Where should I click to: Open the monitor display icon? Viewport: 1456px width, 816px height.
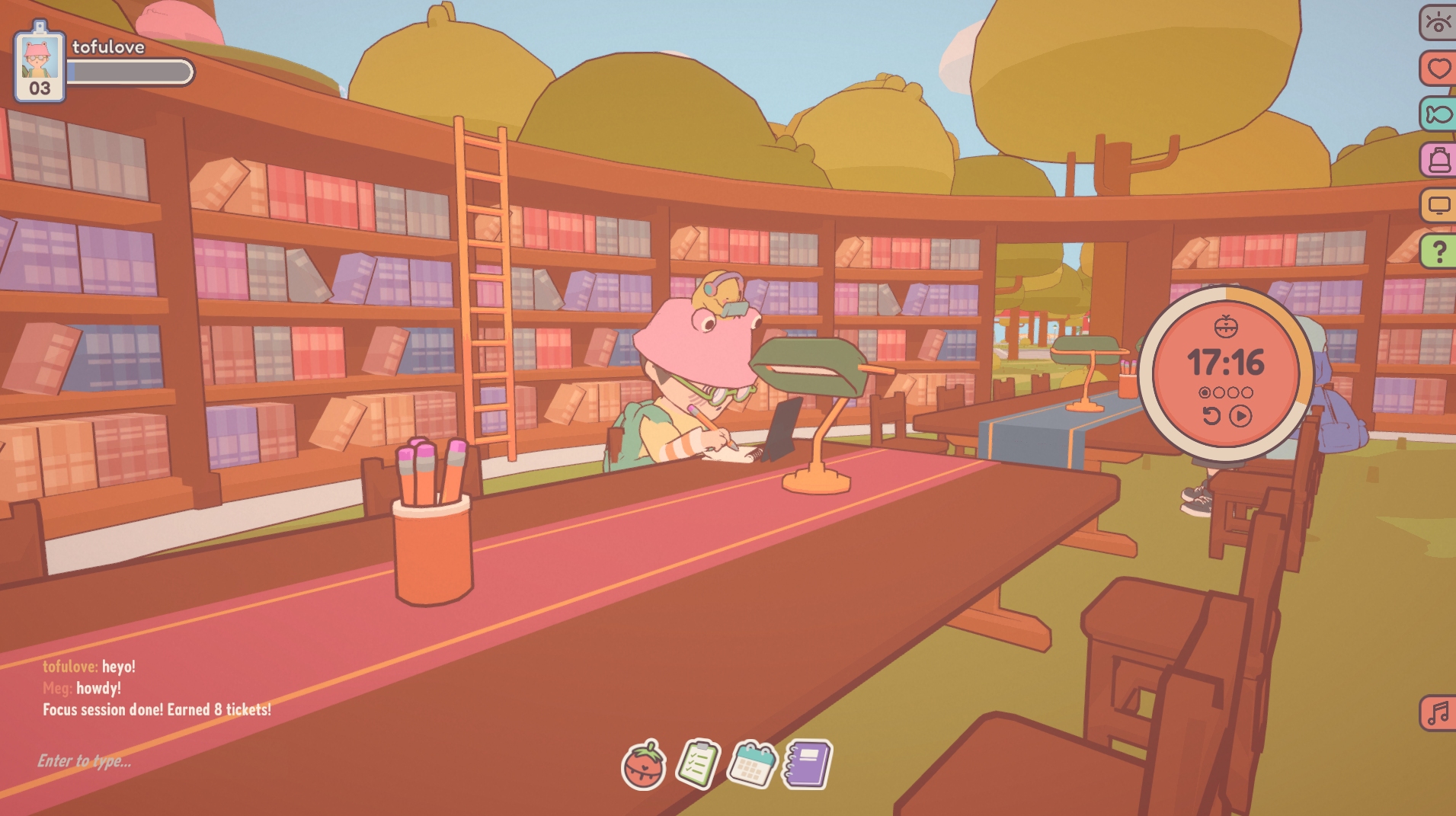(1438, 205)
